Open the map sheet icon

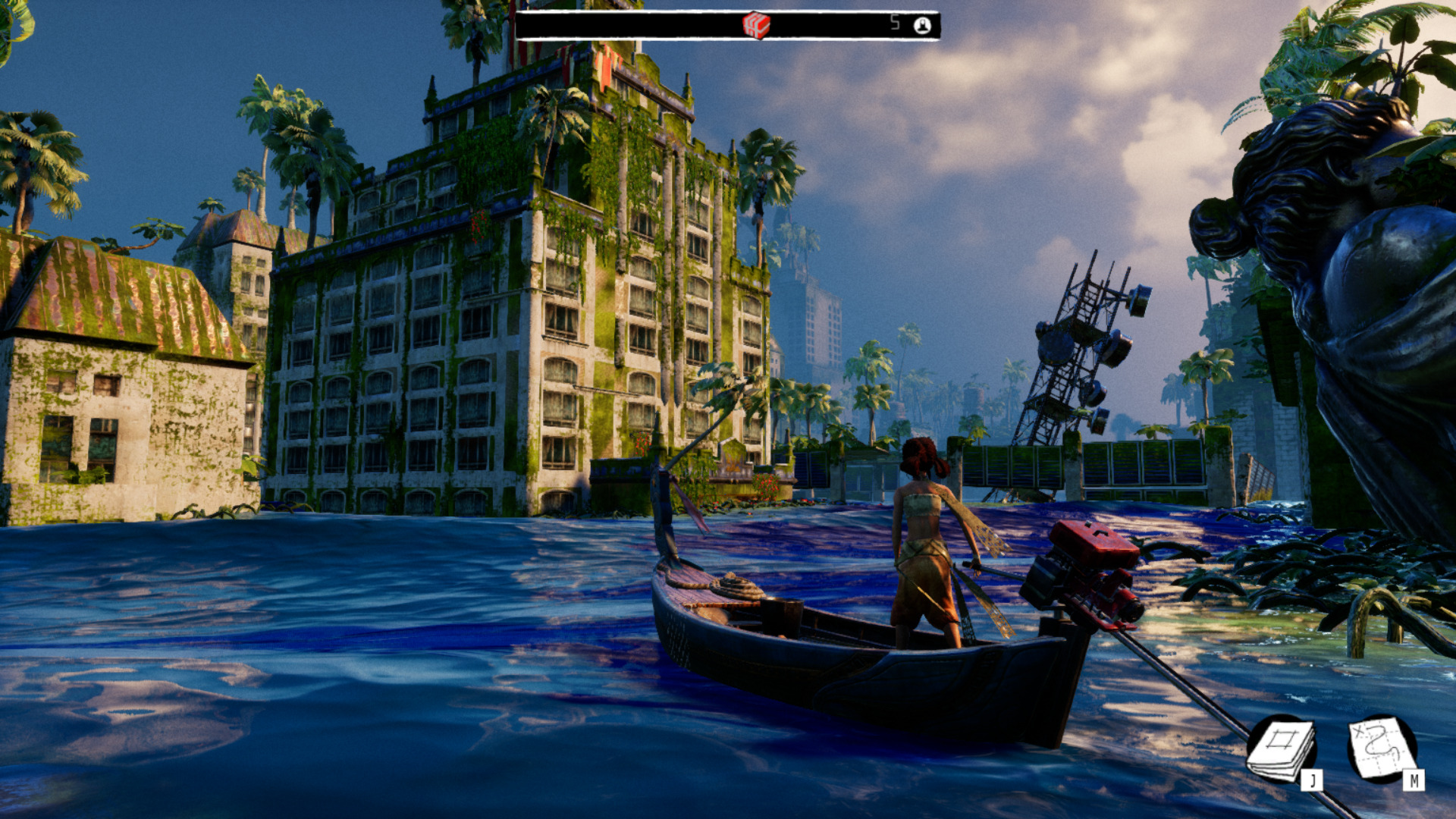1382,748
